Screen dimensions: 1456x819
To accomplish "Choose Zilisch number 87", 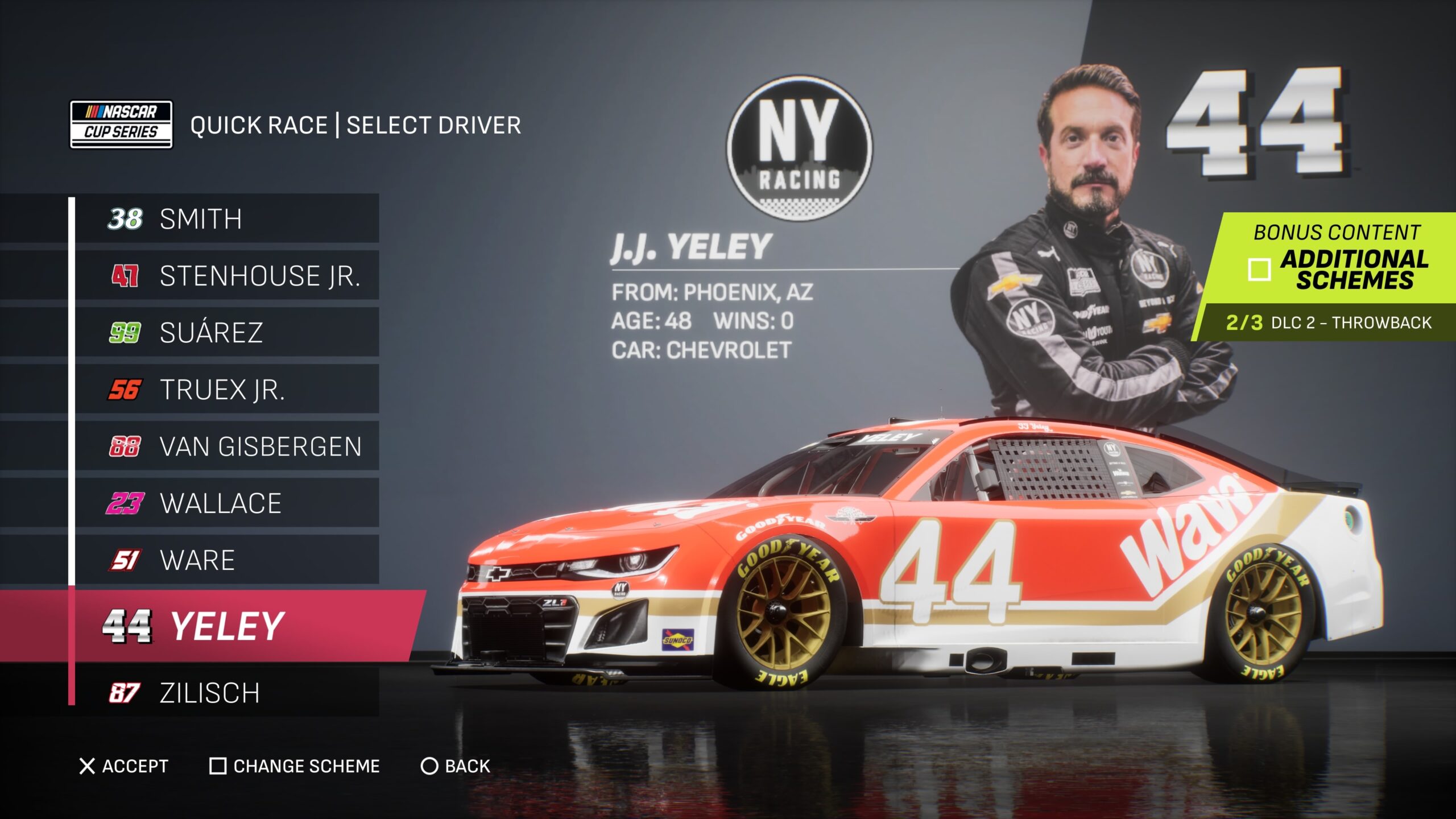I will pos(226,693).
